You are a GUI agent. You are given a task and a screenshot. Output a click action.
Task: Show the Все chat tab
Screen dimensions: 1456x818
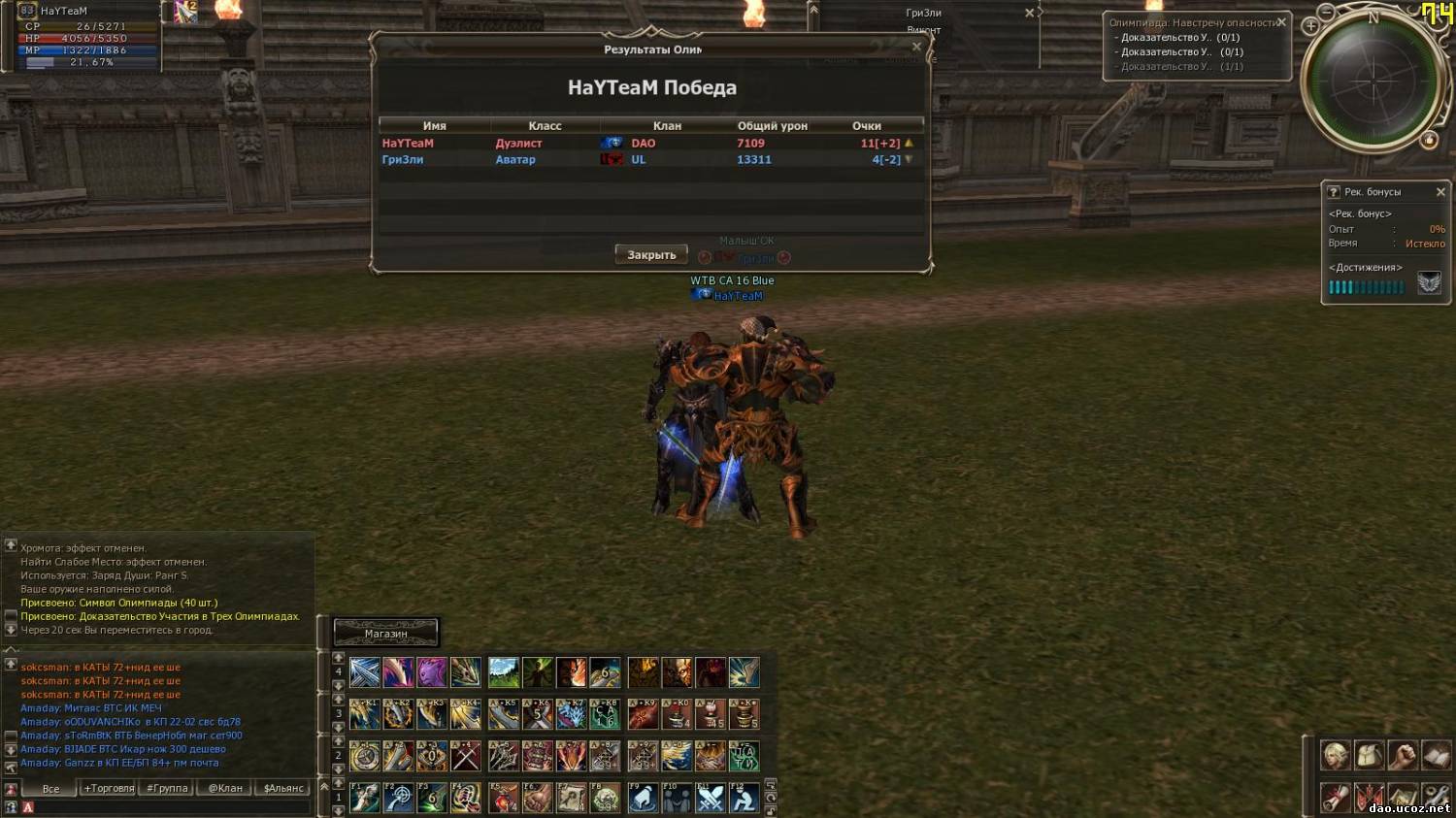(x=50, y=788)
